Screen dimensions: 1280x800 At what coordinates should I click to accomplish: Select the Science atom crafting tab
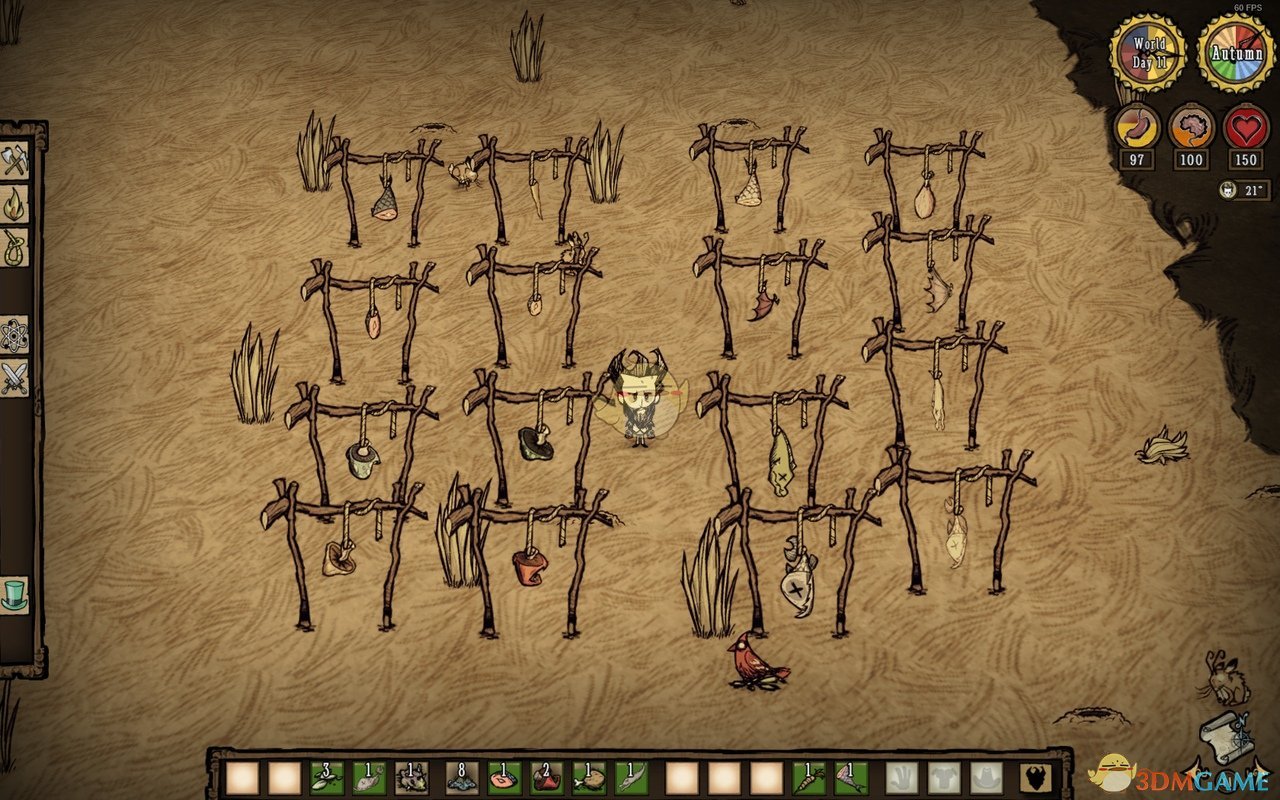pos(14,335)
